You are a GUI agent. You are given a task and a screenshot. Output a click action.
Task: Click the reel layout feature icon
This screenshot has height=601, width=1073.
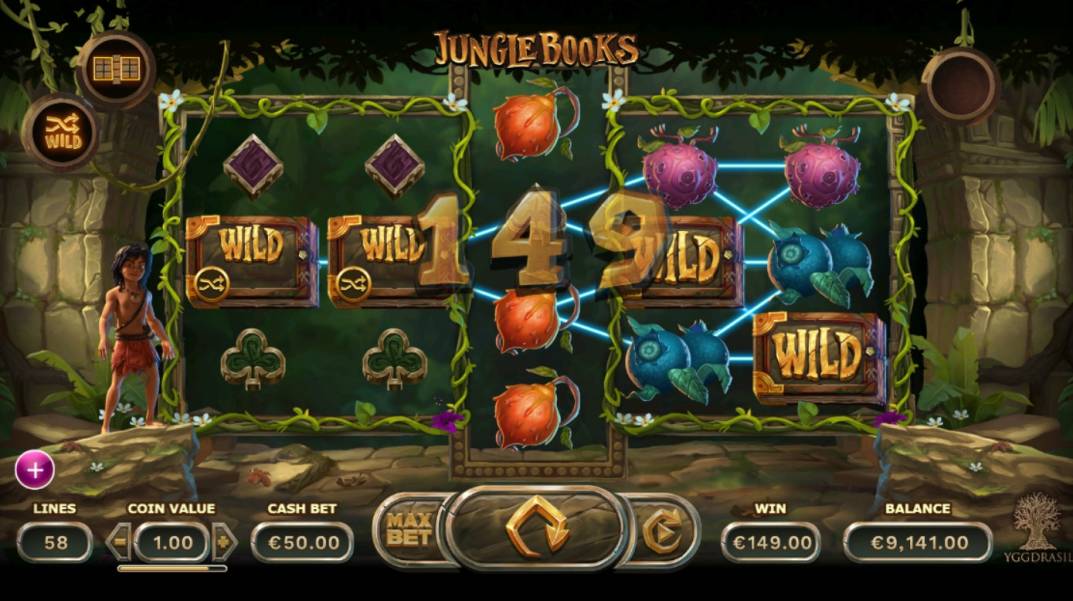coord(116,68)
